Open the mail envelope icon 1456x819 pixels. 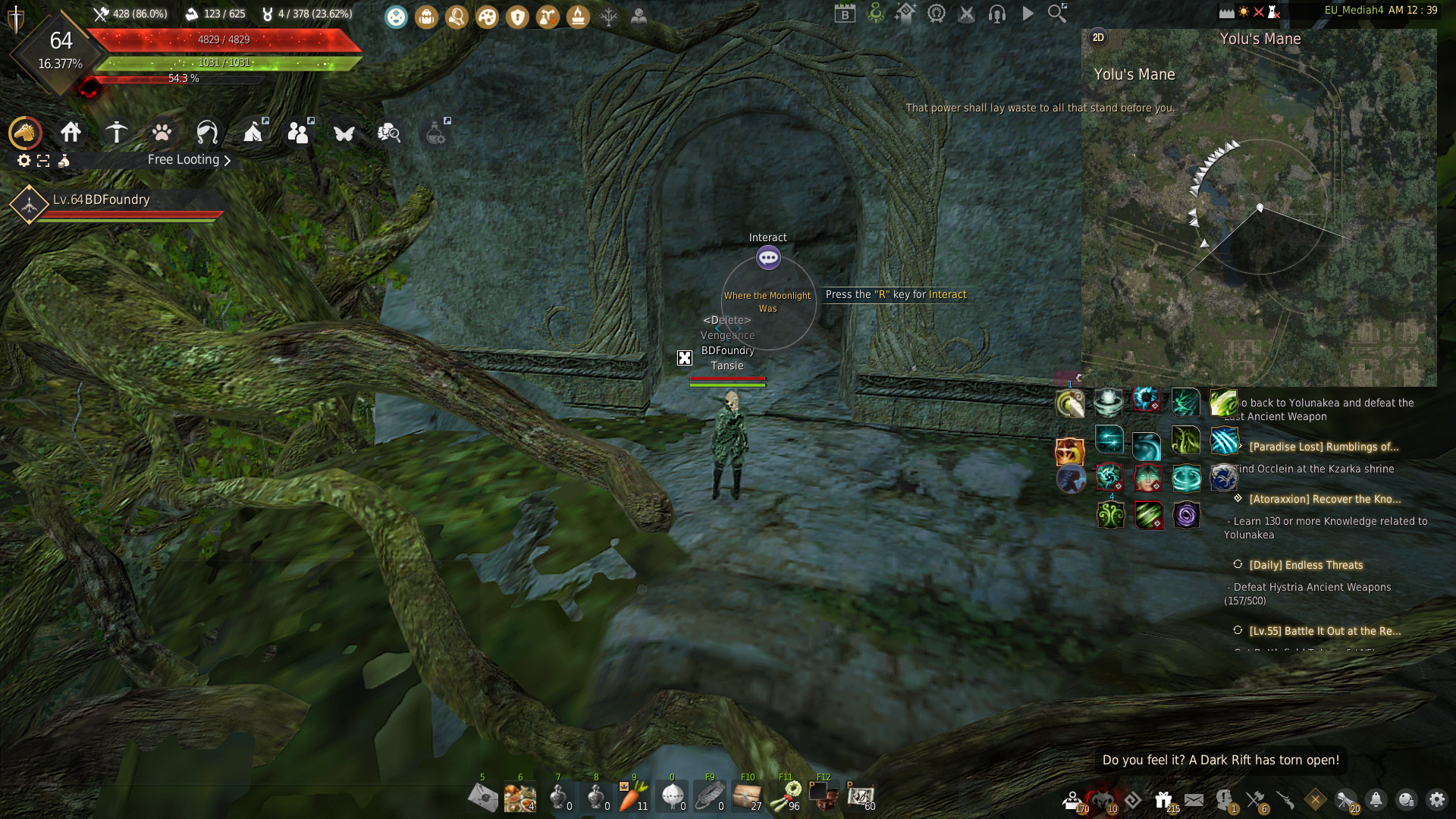[1194, 800]
